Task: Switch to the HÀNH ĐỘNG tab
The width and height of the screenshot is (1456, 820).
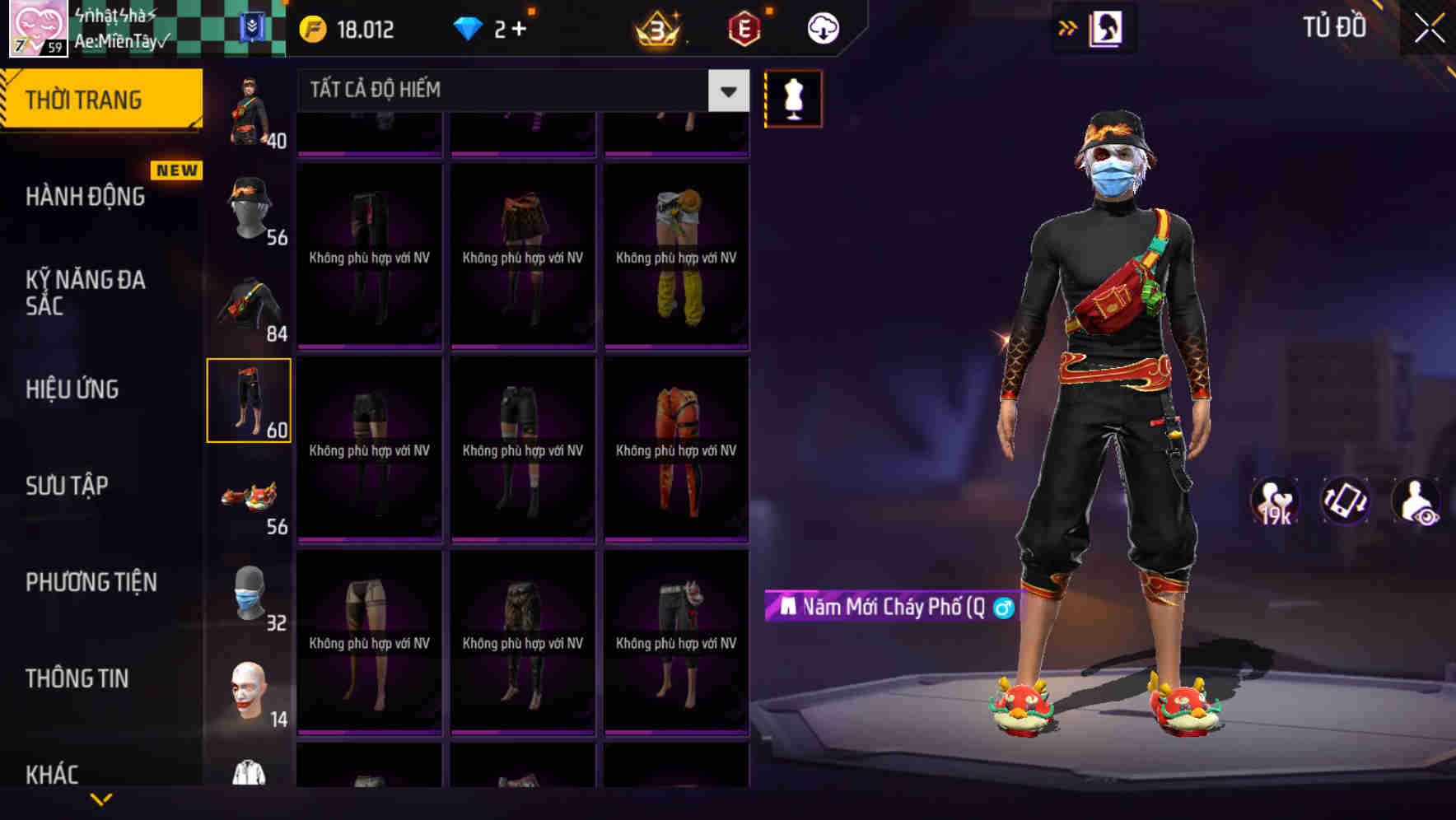Action: [x=88, y=196]
